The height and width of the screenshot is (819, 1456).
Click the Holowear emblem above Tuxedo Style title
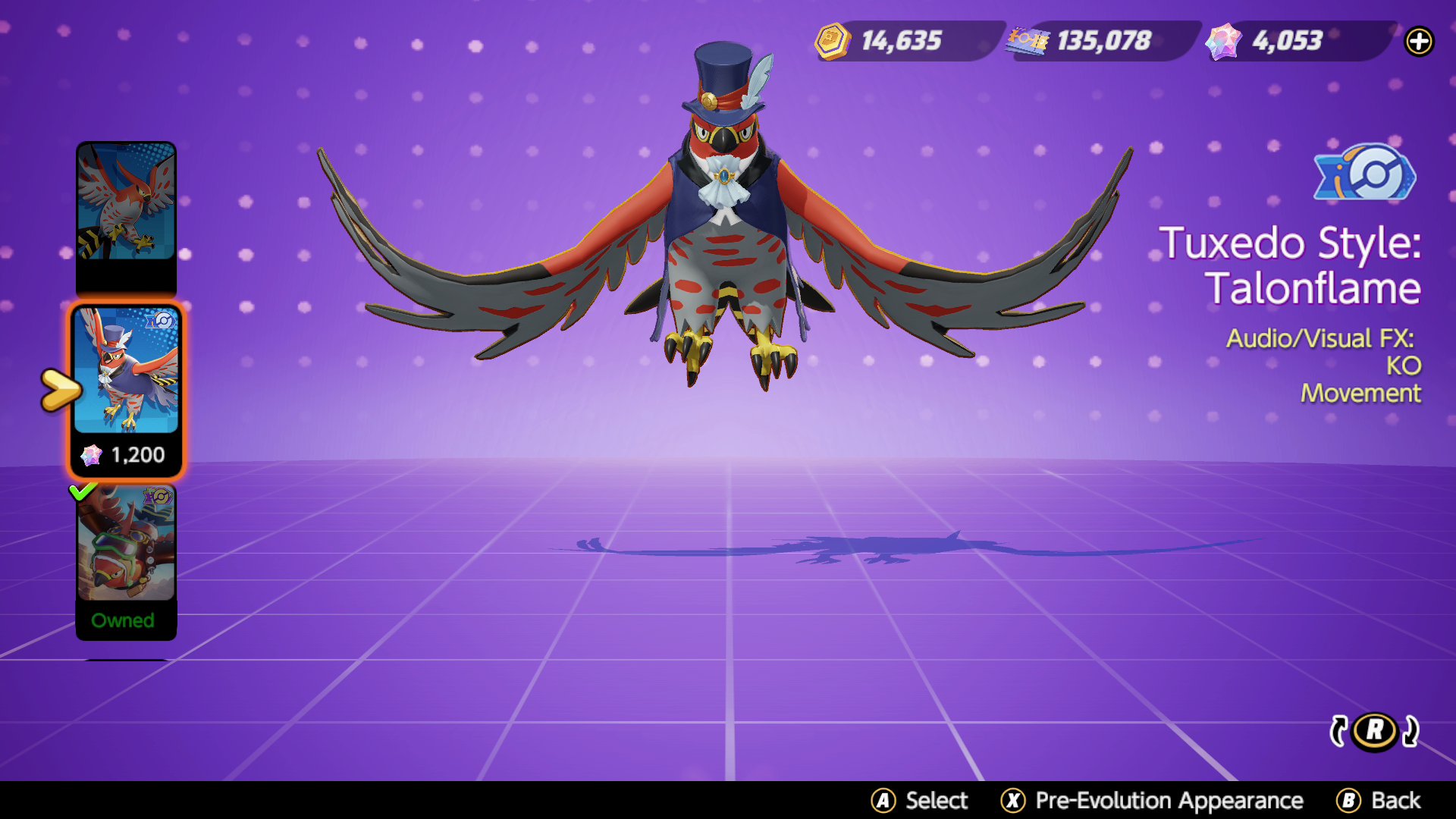[x=1363, y=176]
